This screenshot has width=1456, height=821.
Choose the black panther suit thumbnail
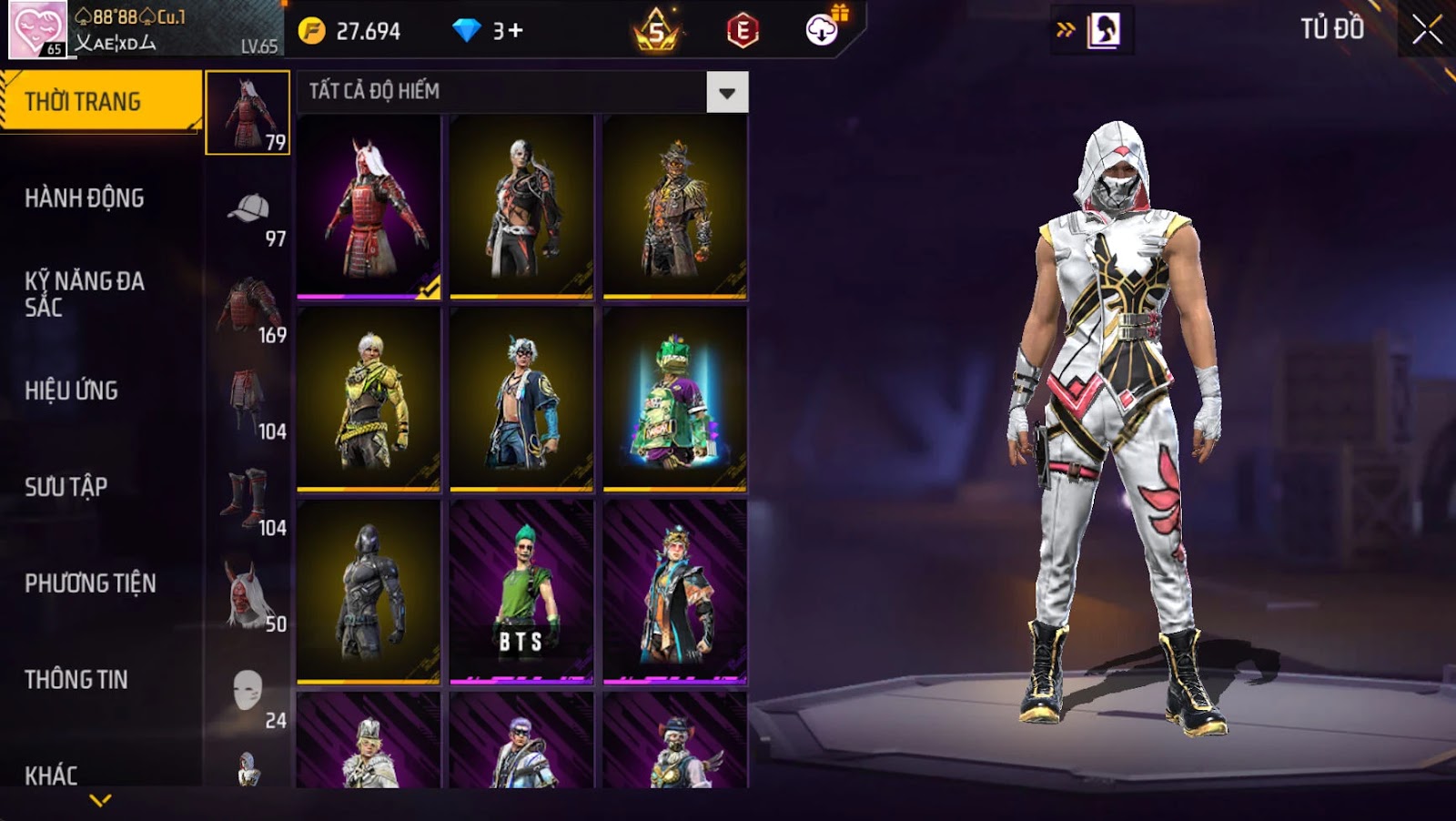(369, 592)
